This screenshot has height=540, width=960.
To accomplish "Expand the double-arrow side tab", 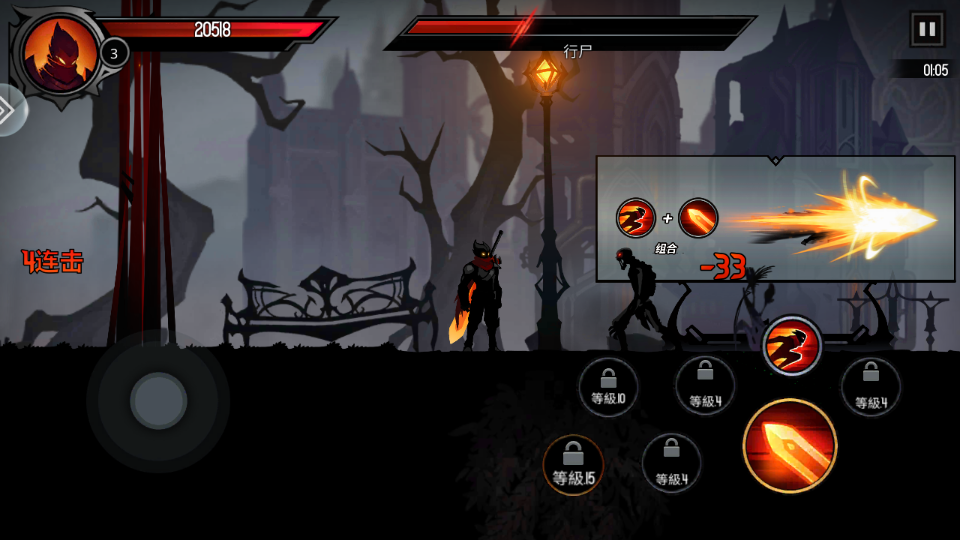I will pos(8,109).
